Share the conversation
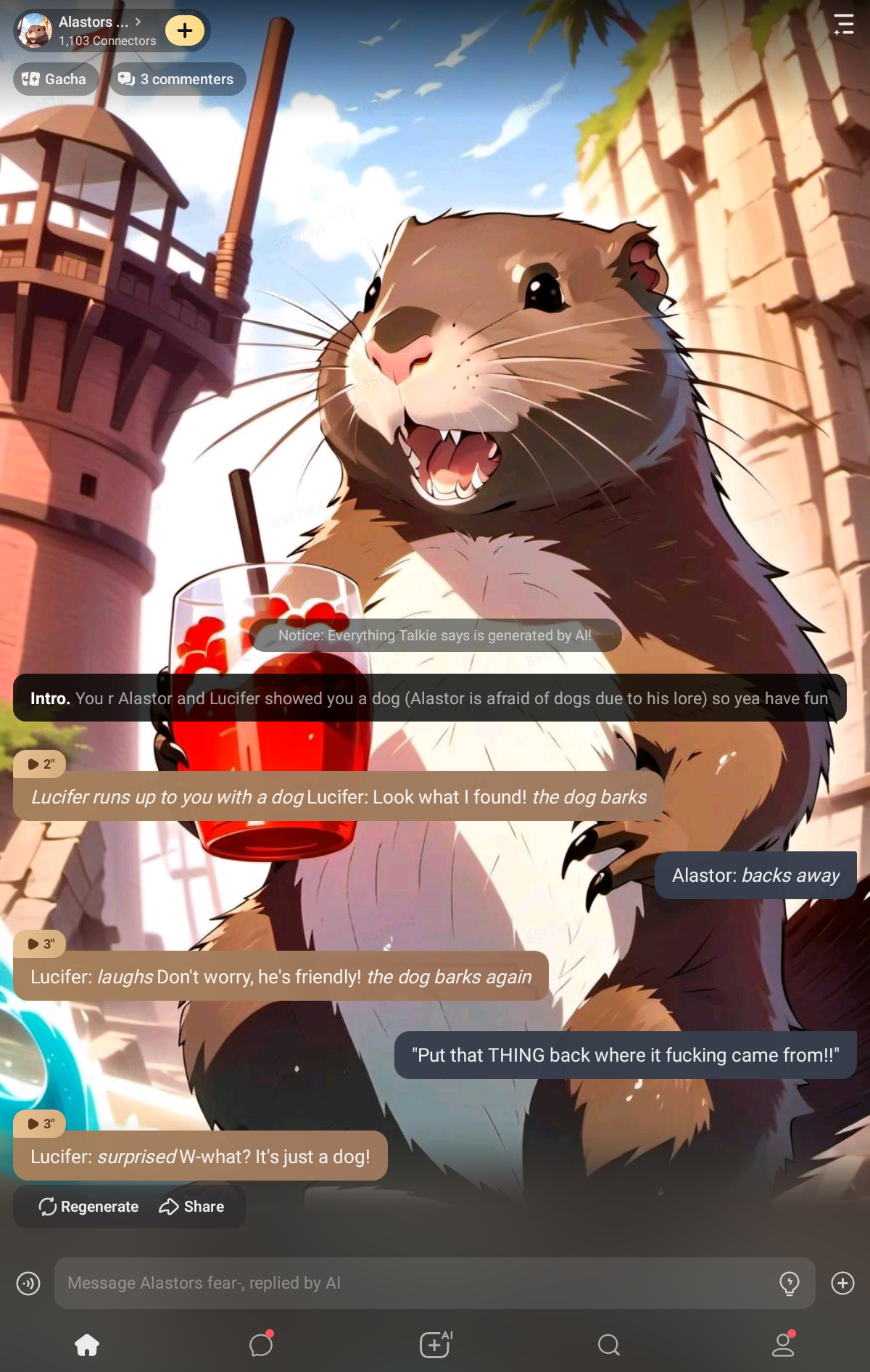870x1372 pixels. click(x=191, y=1207)
